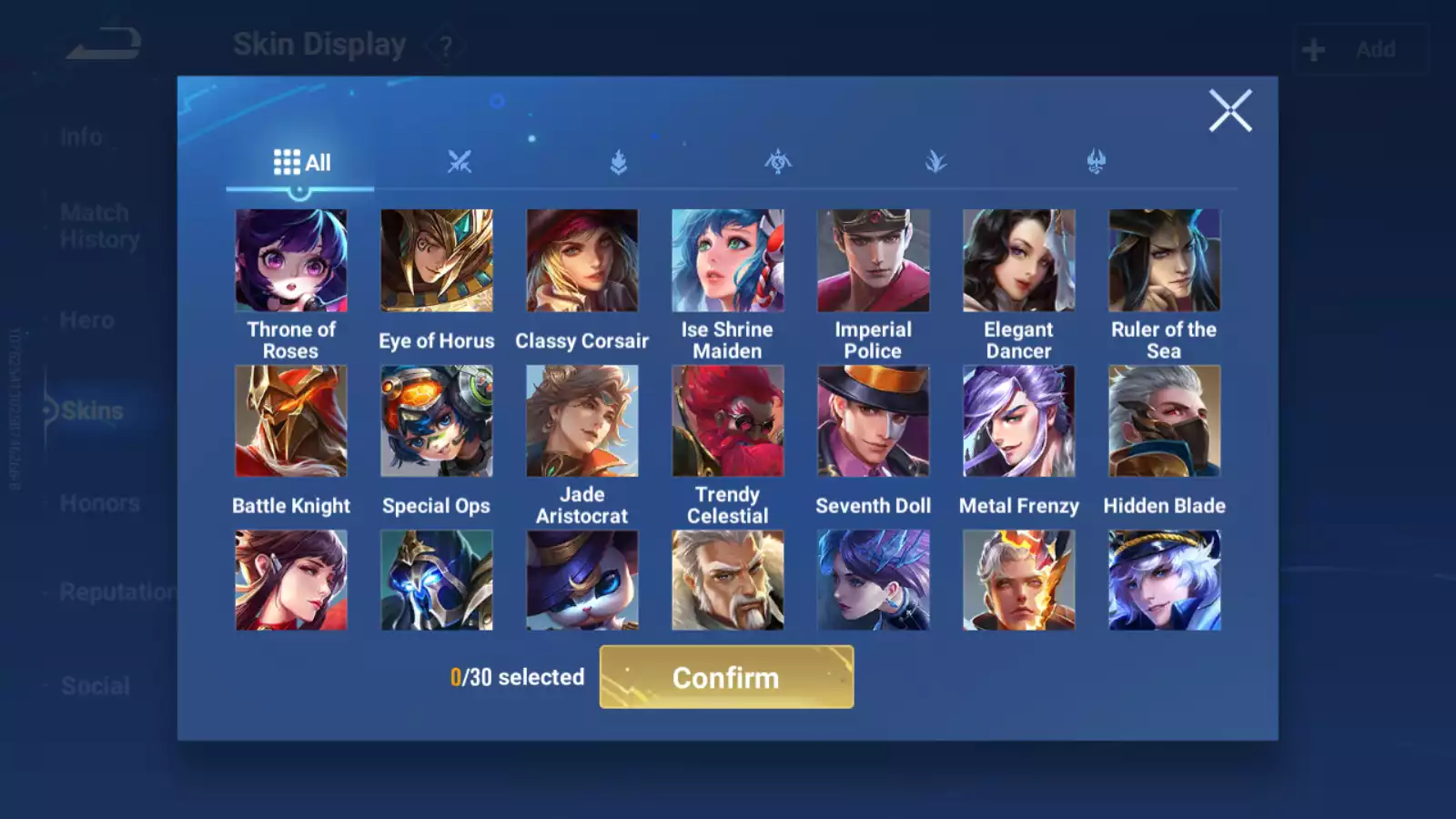Switch to the All skins tab

pos(301,163)
